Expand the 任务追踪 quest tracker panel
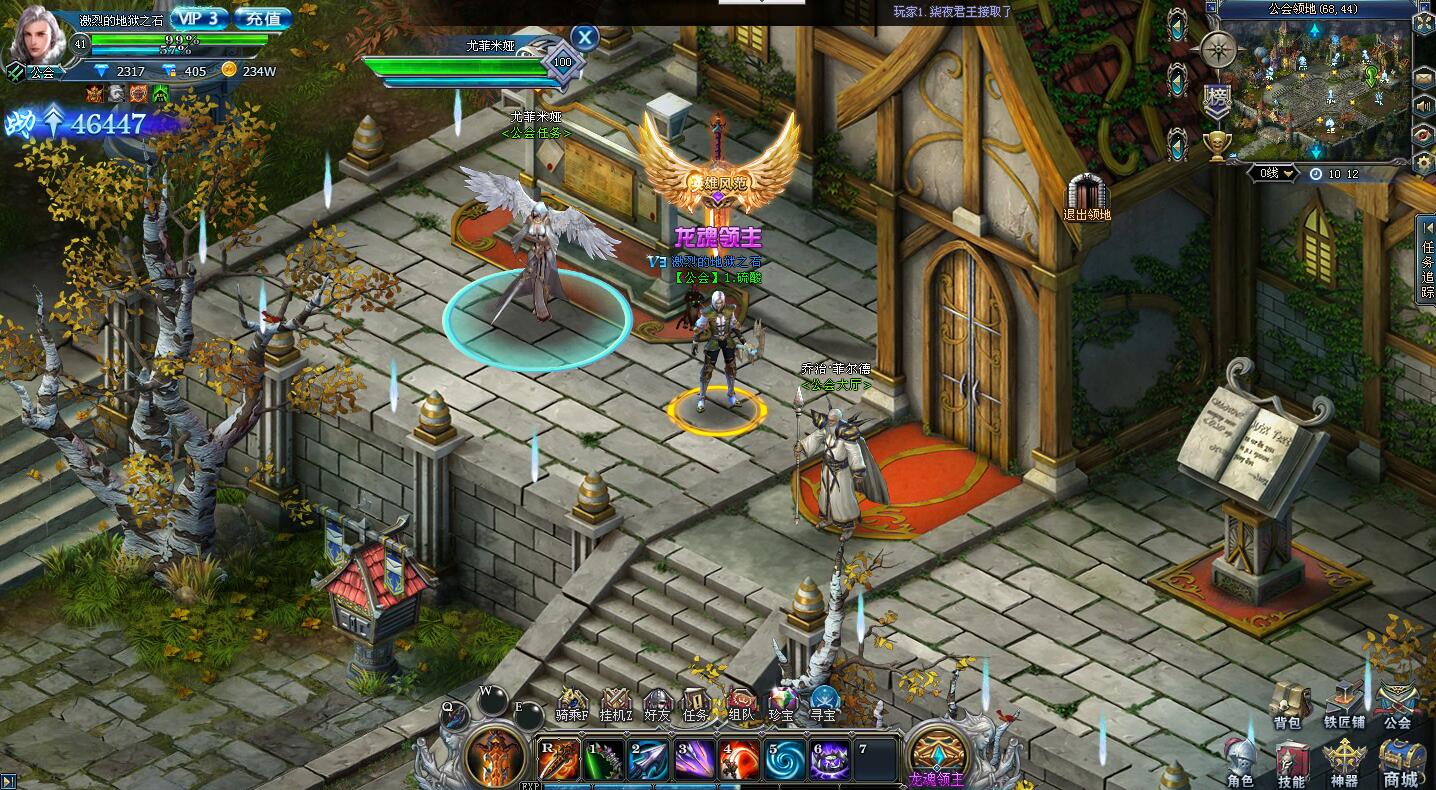Screen dimensions: 1436x790 pos(1427,258)
